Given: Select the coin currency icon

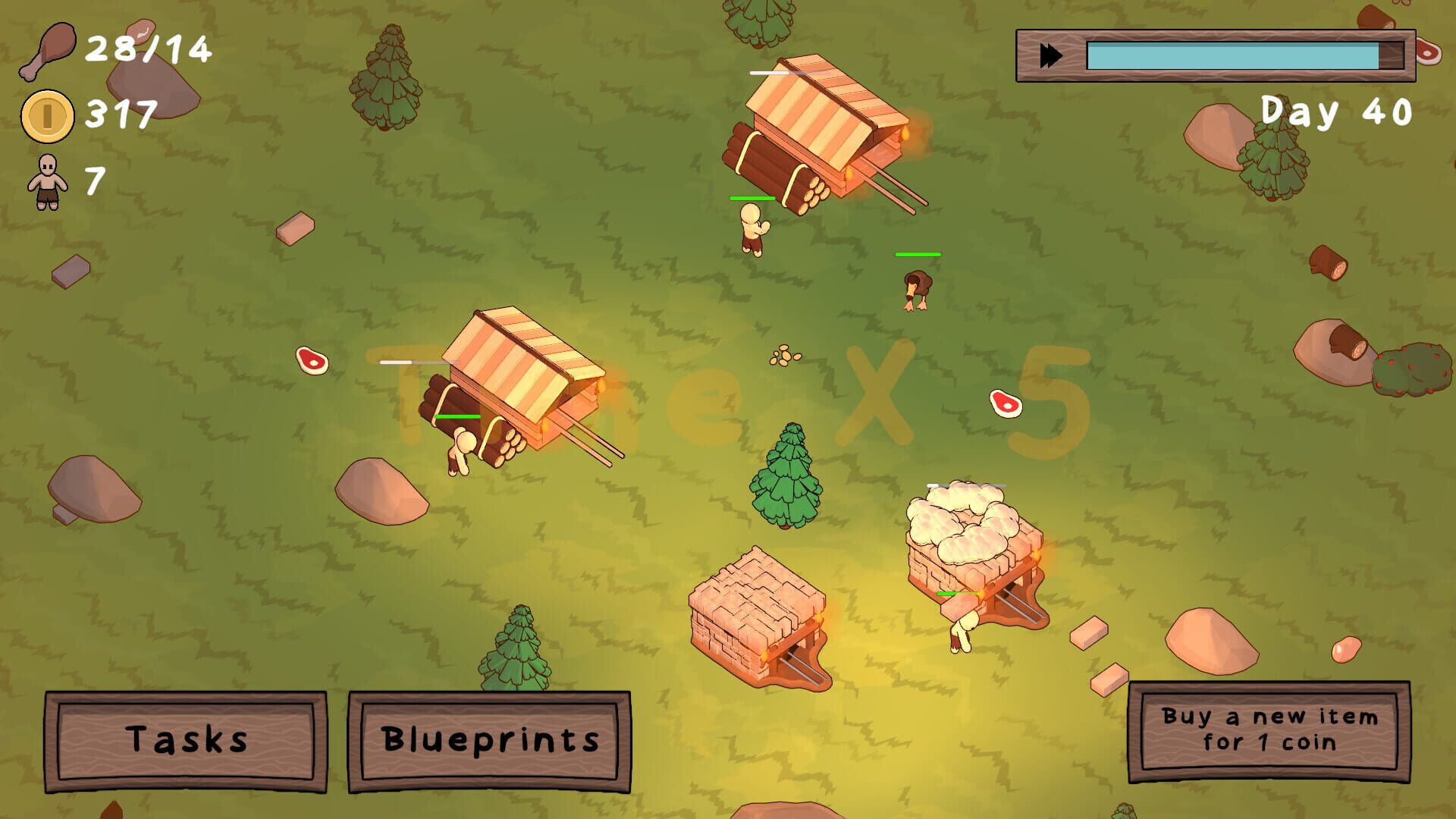Looking at the screenshot, I should point(47,115).
